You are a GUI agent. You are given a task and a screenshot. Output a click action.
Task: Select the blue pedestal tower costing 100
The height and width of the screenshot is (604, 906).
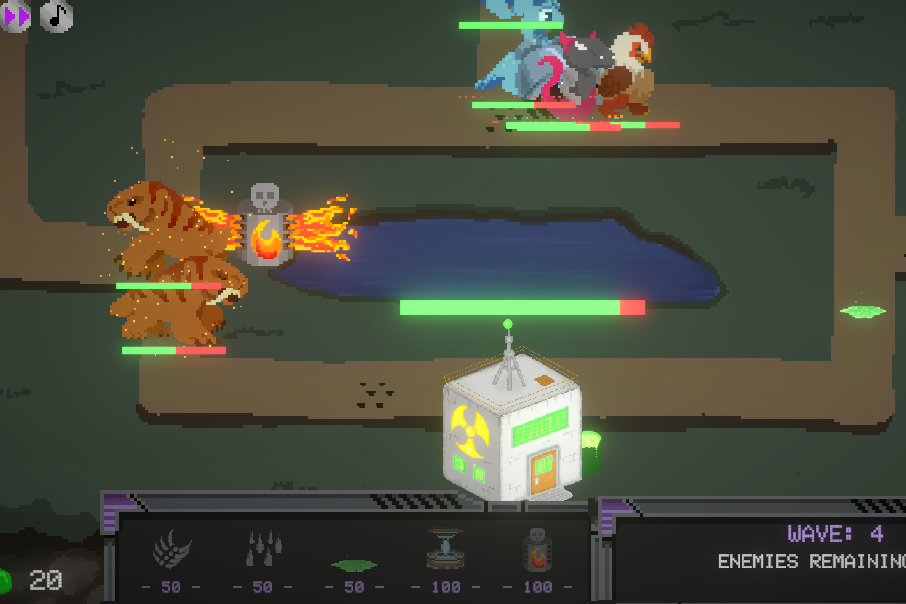446,548
